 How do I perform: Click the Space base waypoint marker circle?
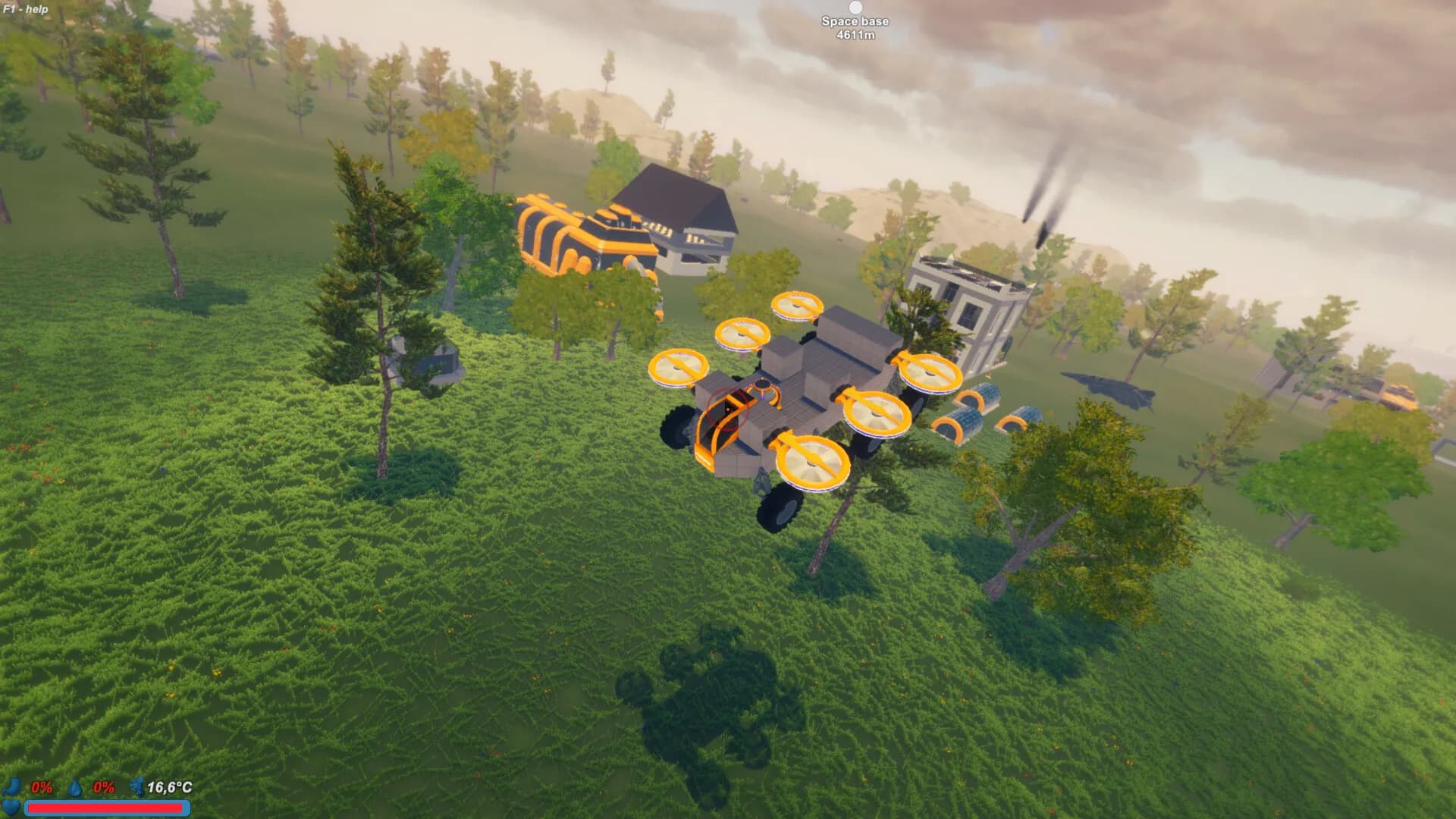pyautogui.click(x=855, y=8)
